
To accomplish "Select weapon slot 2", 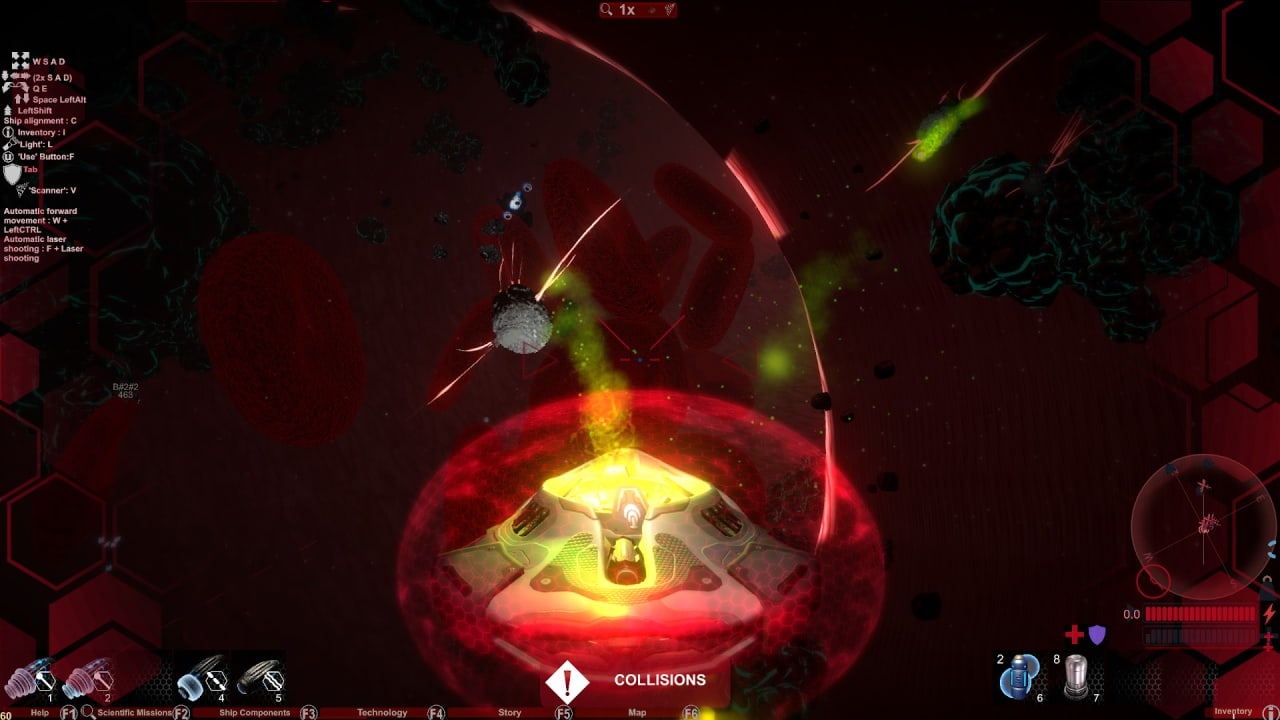I will pos(88,680).
